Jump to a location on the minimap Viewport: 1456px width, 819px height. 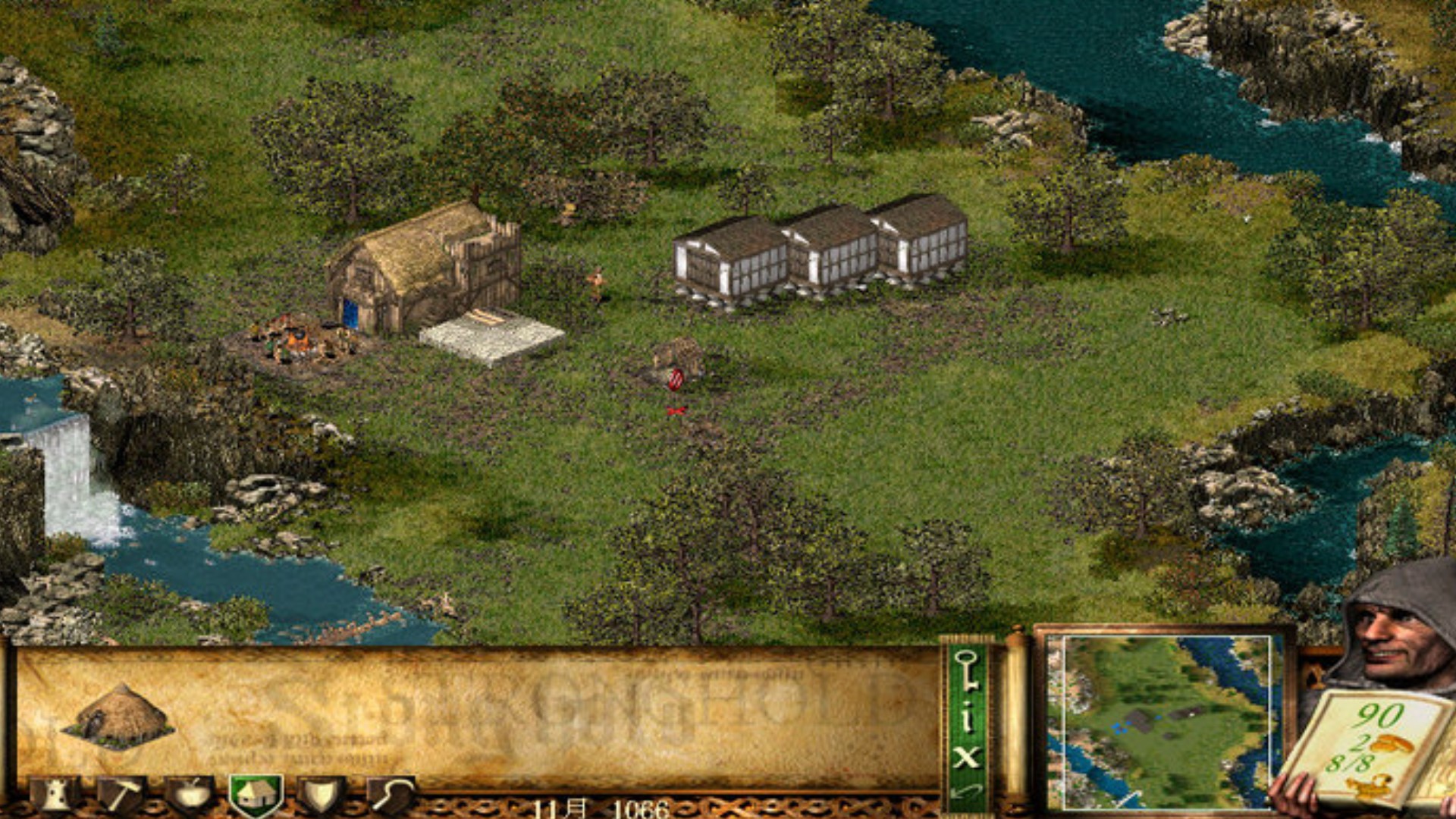coord(1160,720)
